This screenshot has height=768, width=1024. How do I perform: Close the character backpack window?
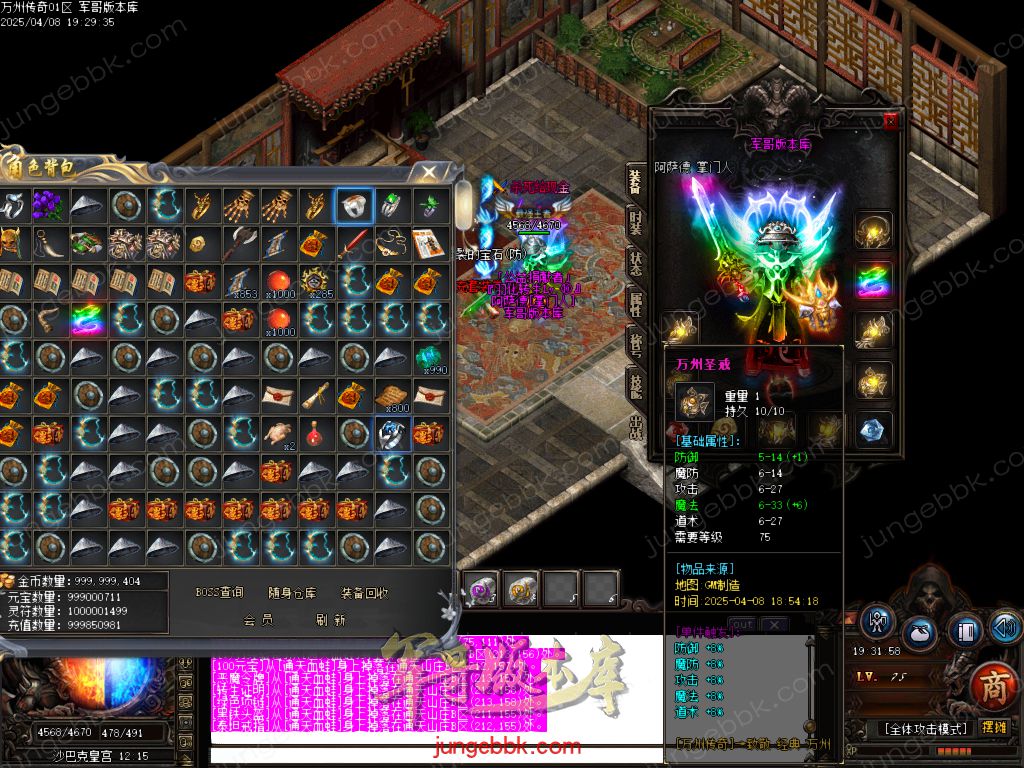click(x=429, y=172)
